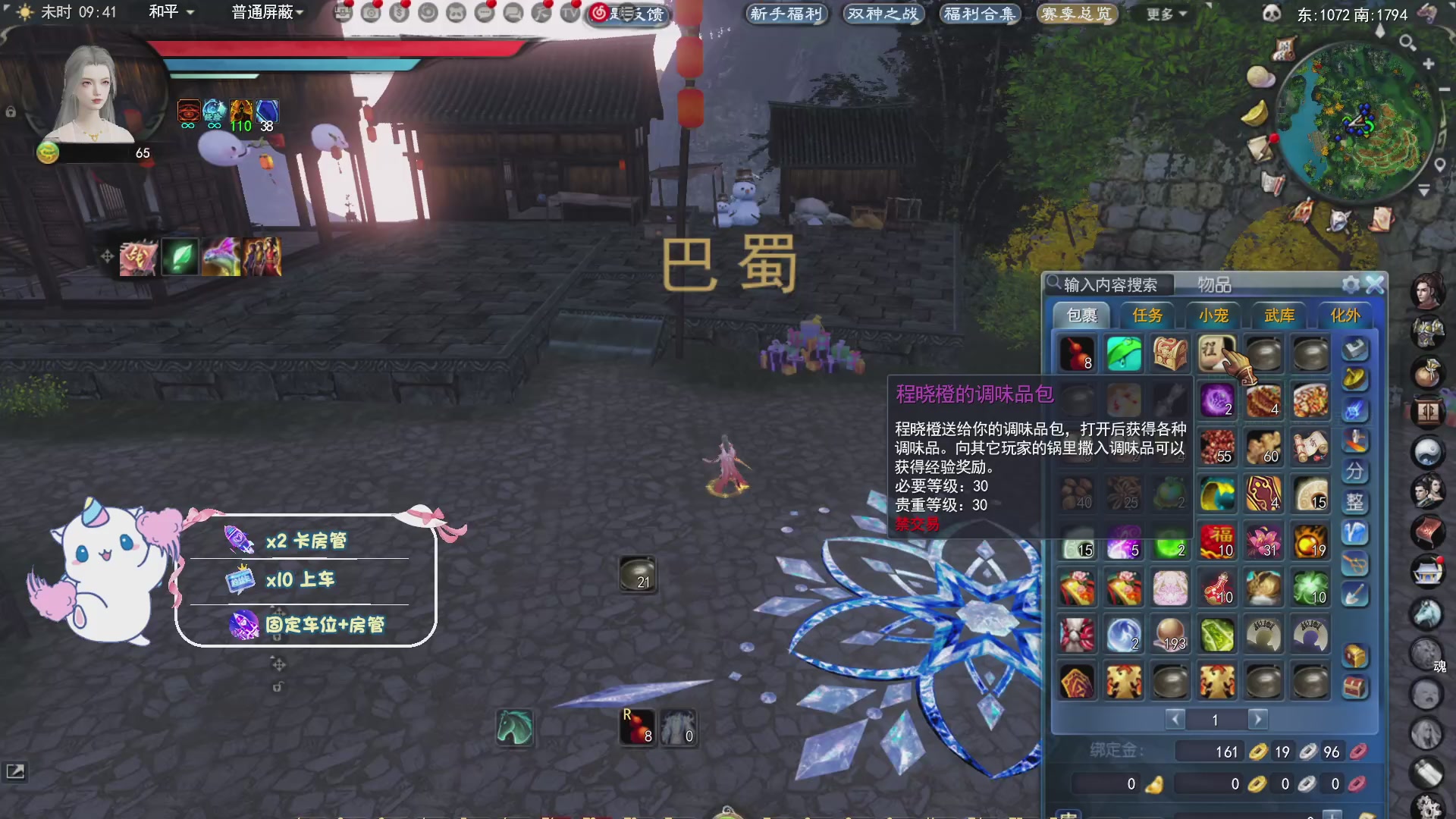Open the chat message icon in the top toolbar
This screenshot has height=819, width=1456.
(483, 13)
